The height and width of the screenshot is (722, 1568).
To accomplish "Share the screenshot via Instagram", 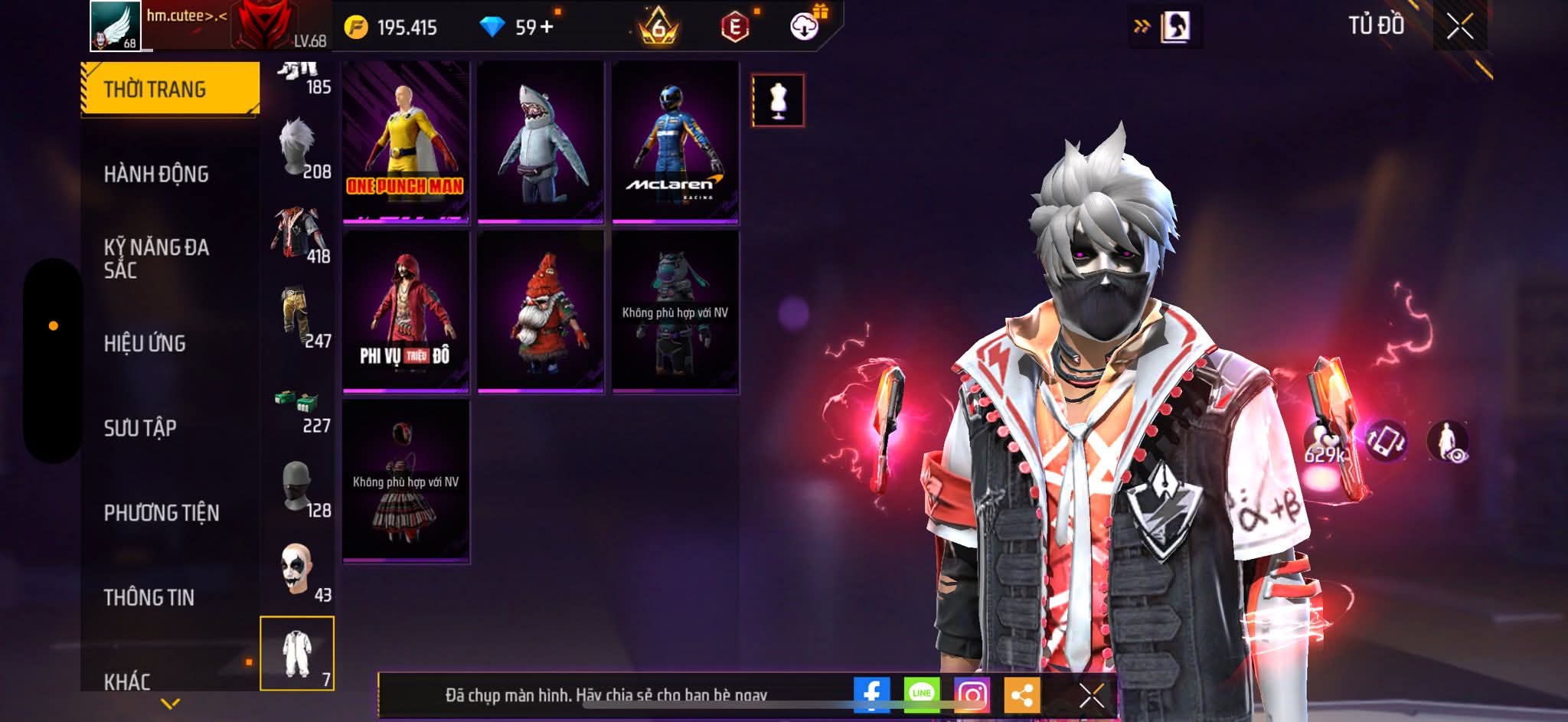I will (972, 695).
